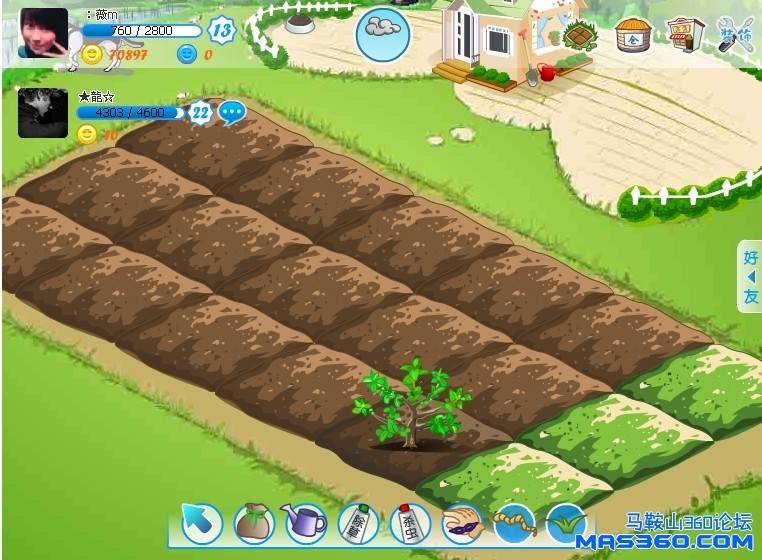
Task: Open the friends panel side tab (好友)
Action: [x=750, y=277]
